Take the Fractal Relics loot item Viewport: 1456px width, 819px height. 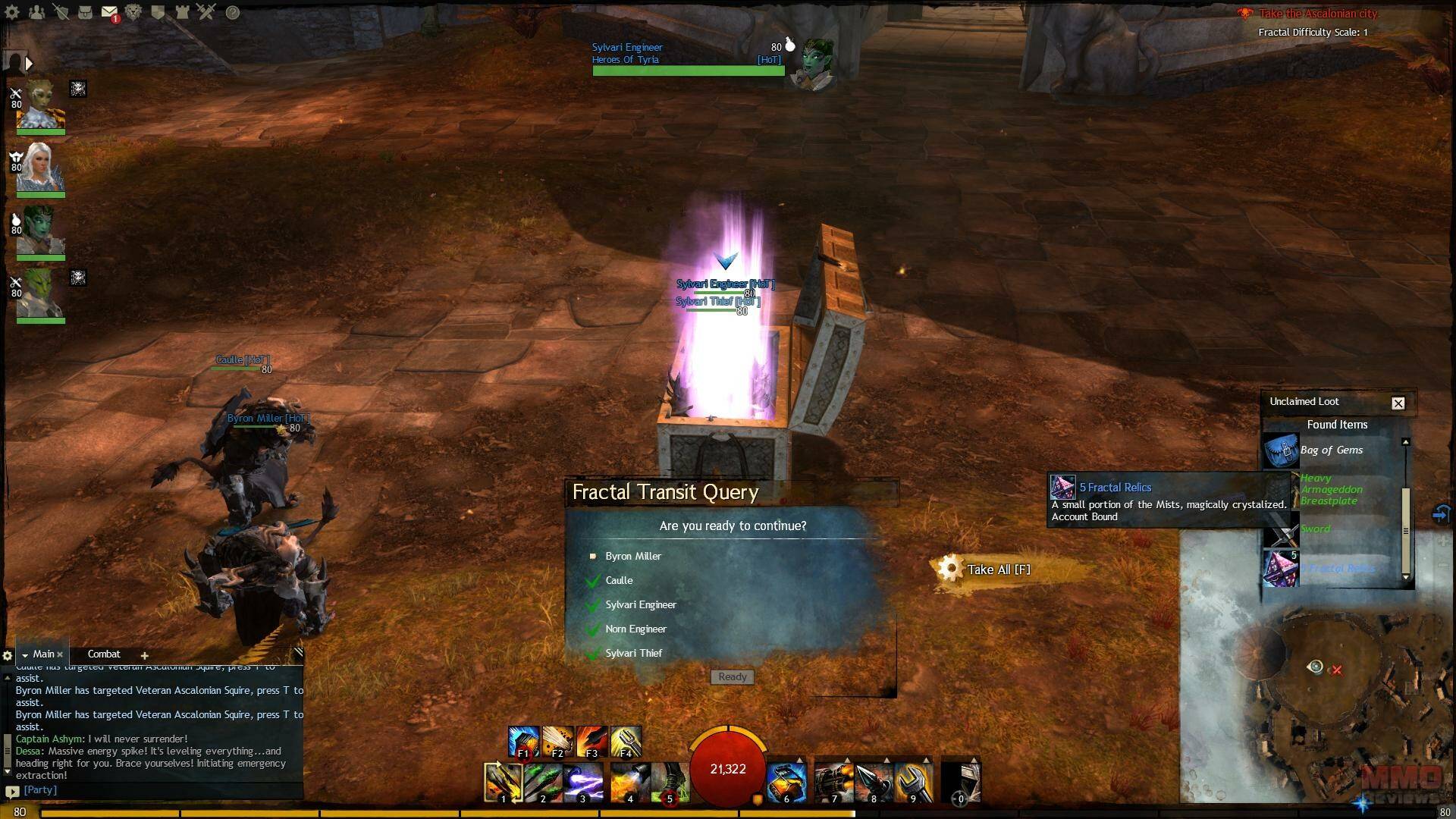pos(1281,569)
